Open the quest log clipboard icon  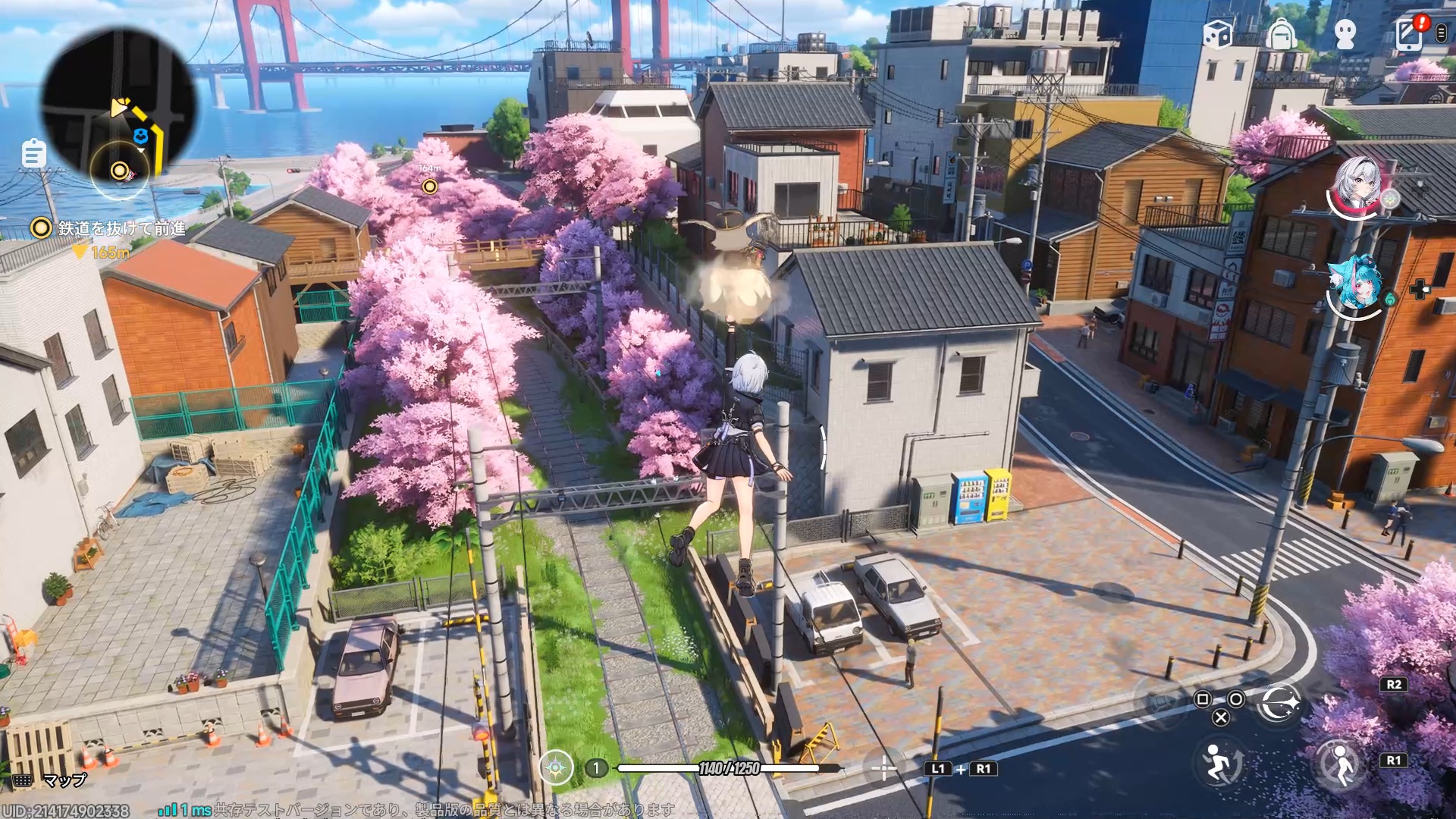pyautogui.click(x=33, y=154)
